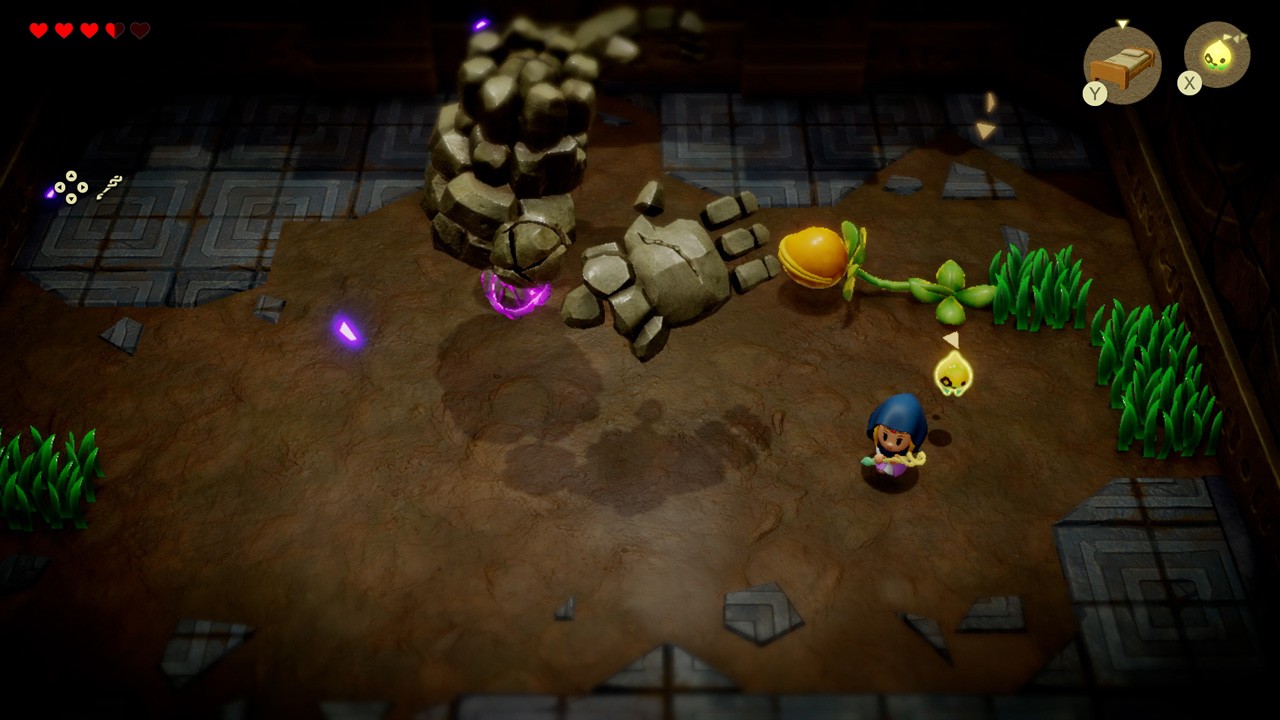The image size is (1280, 720).
Task: Select the bed echo slot
Action: [1122, 64]
